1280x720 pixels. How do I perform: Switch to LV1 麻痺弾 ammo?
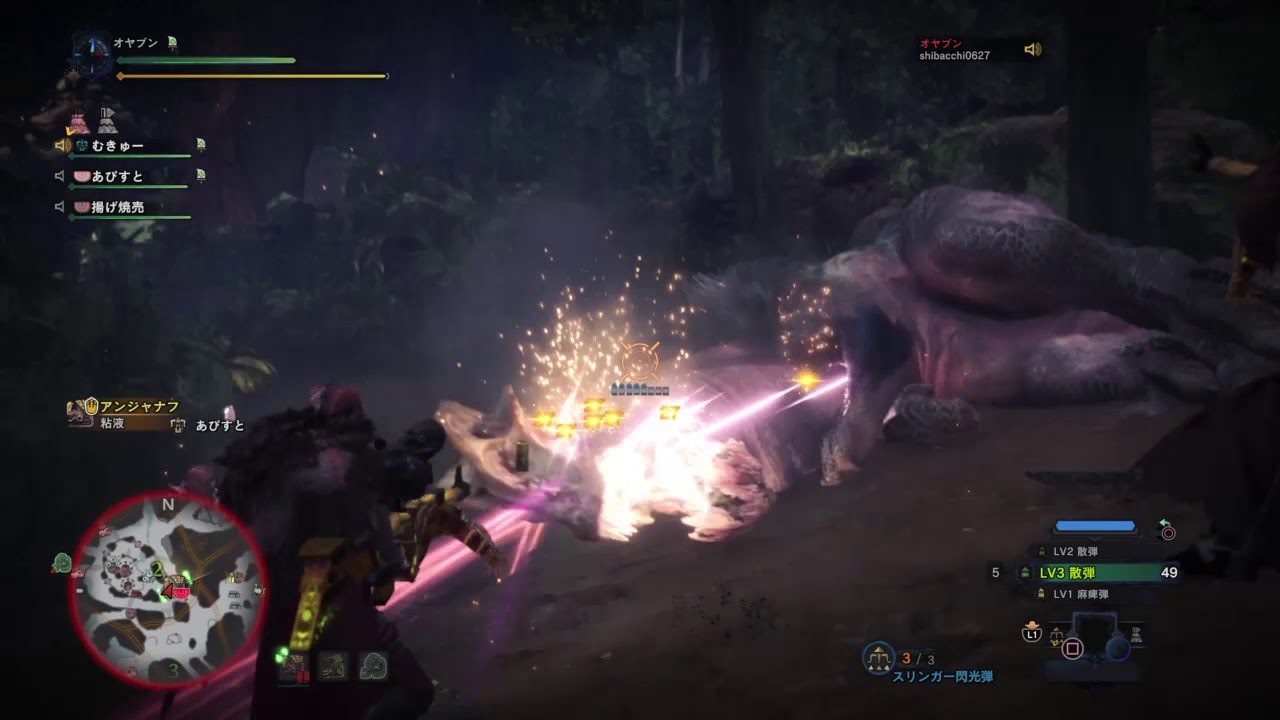coord(1081,594)
